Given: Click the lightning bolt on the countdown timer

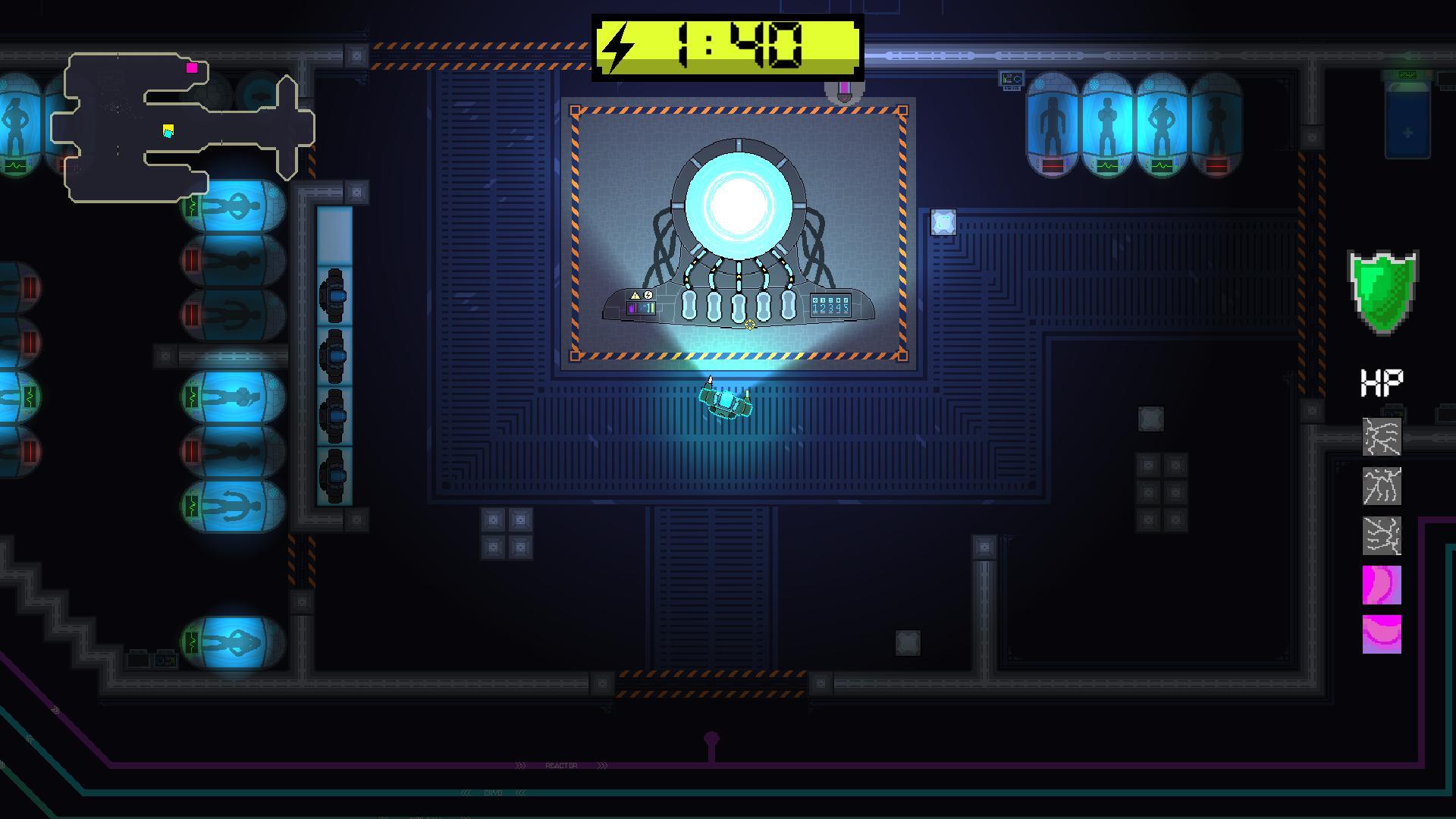Looking at the screenshot, I should 618,47.
